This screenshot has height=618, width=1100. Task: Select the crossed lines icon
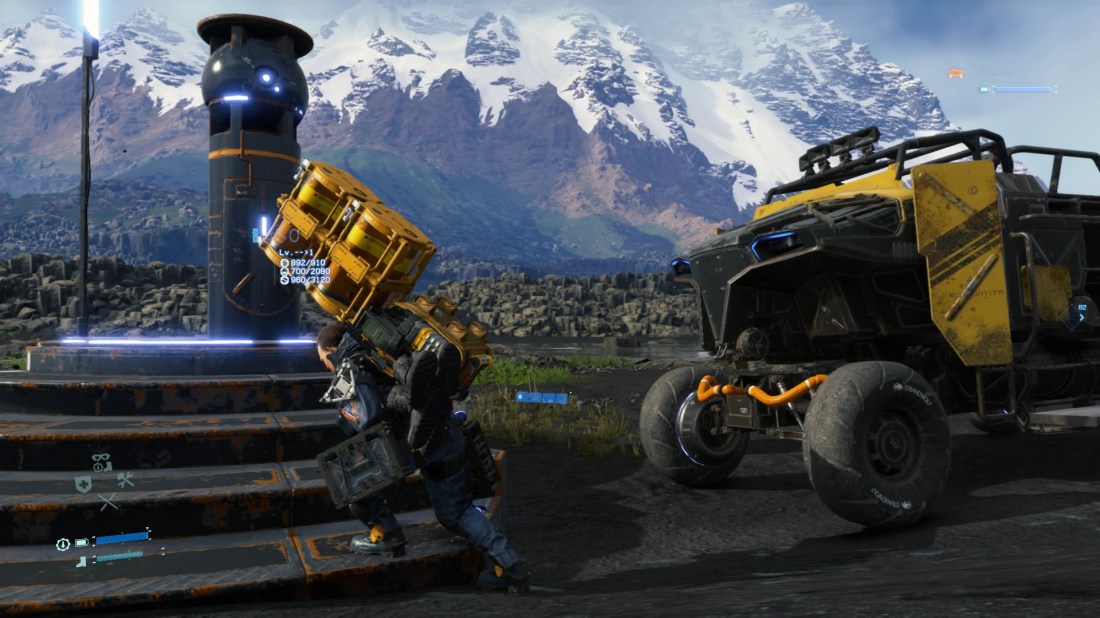point(107,502)
